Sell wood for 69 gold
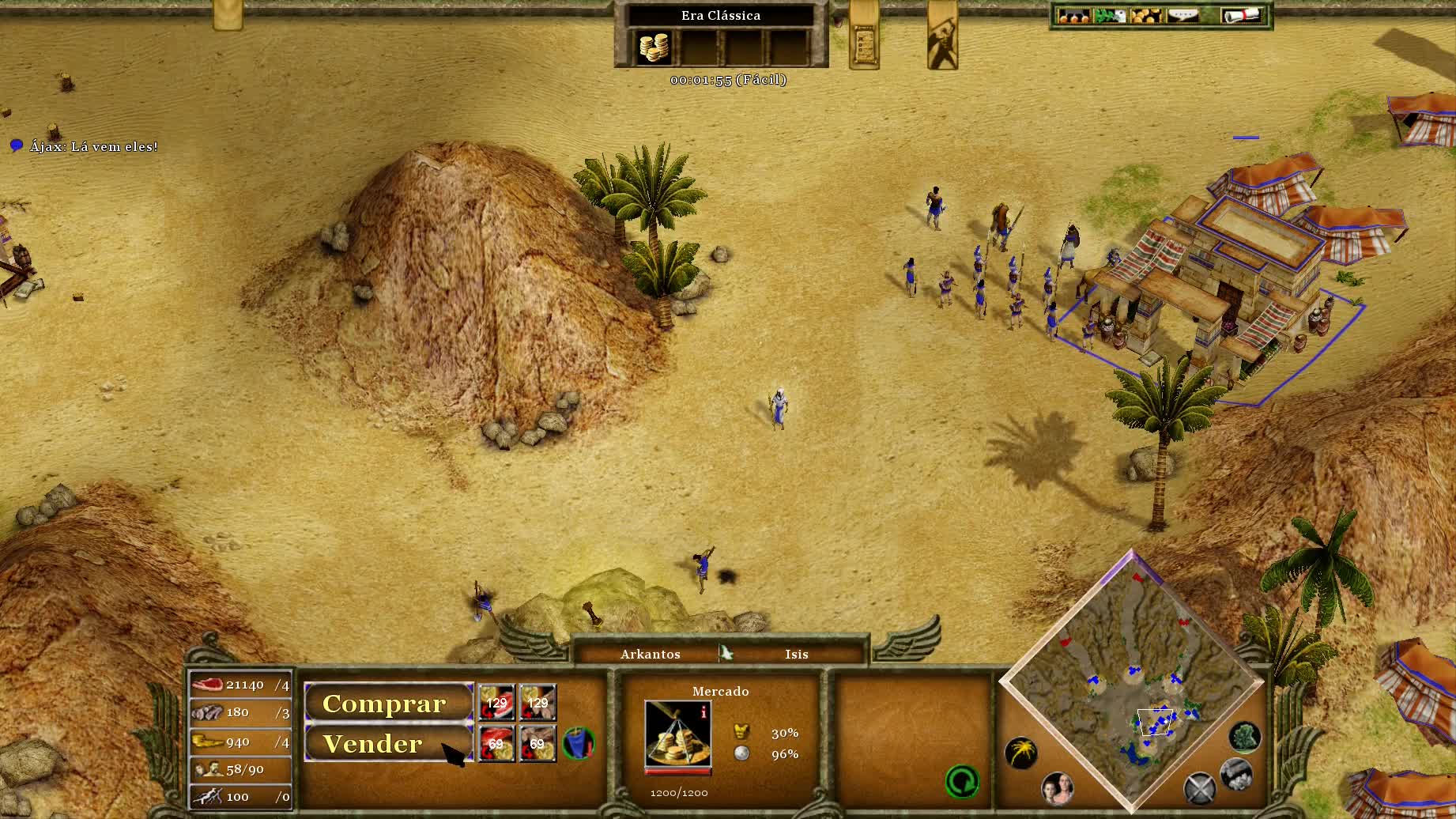 pos(538,744)
